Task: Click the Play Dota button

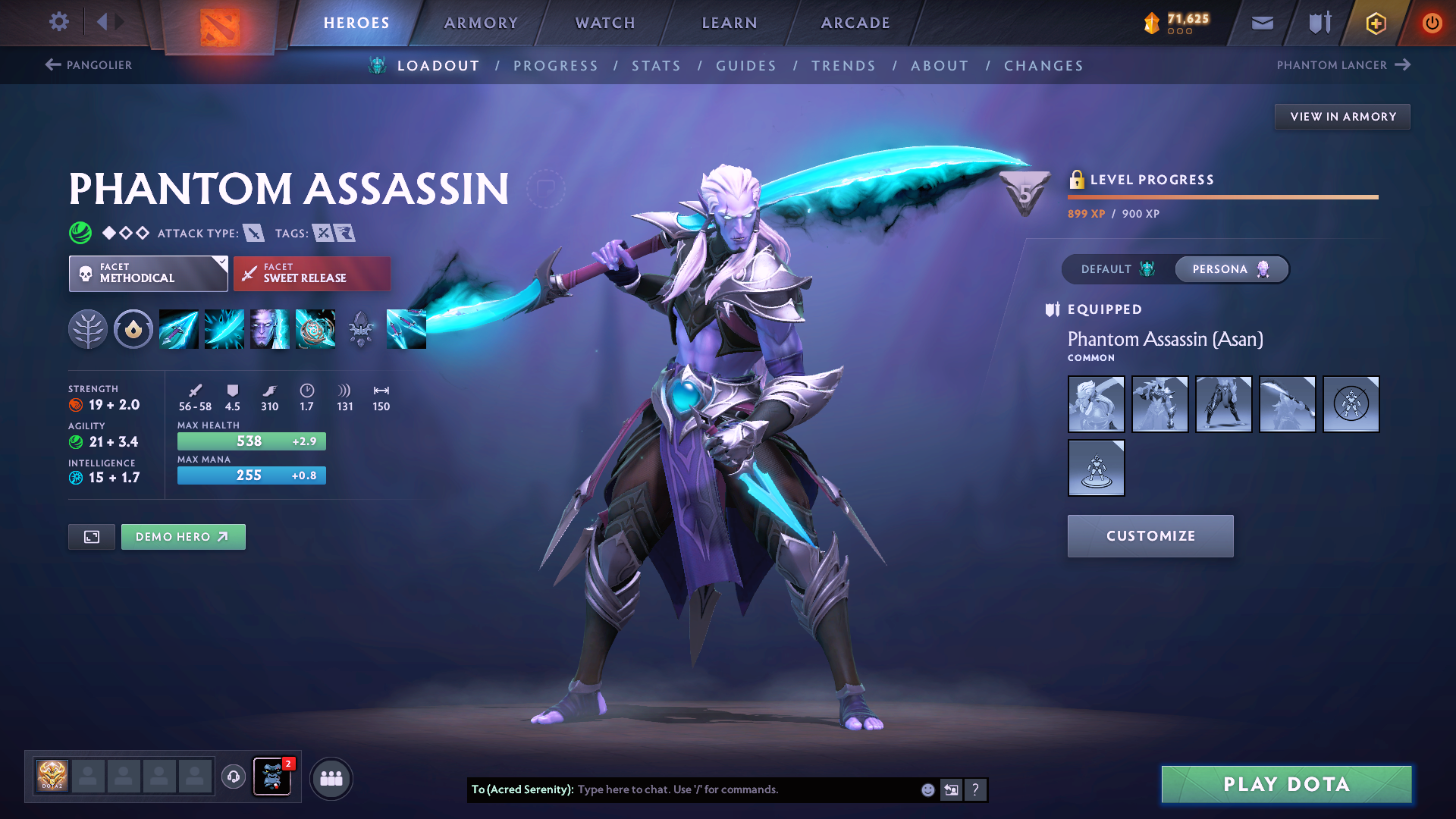Action: [1286, 784]
